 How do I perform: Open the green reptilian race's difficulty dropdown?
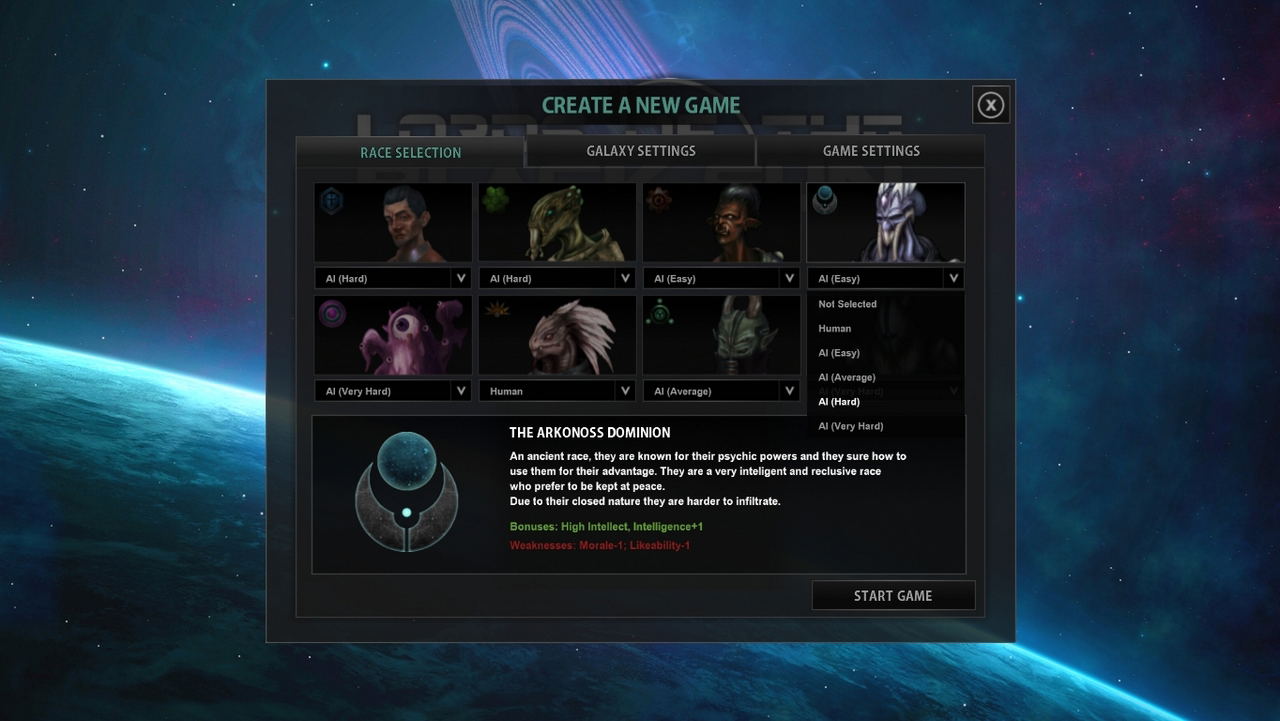pyautogui.click(x=557, y=278)
